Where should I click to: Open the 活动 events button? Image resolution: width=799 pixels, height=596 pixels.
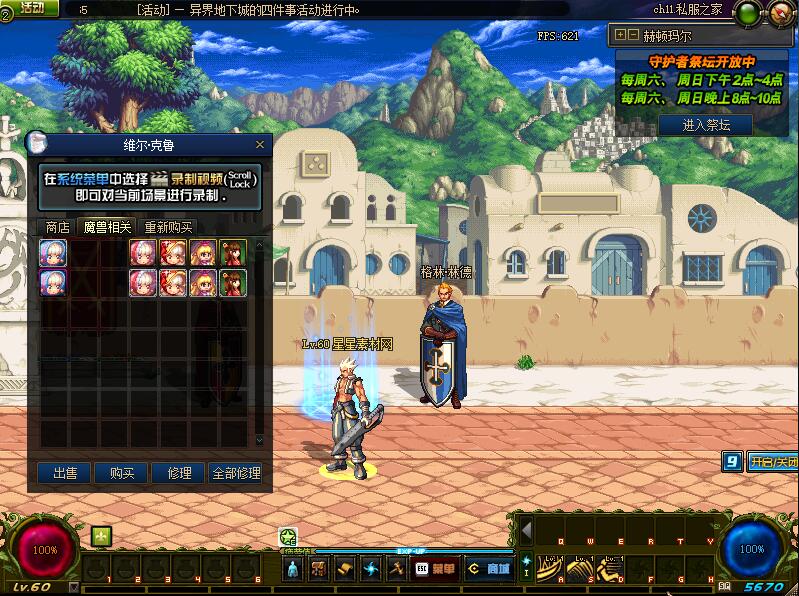tap(32, 8)
